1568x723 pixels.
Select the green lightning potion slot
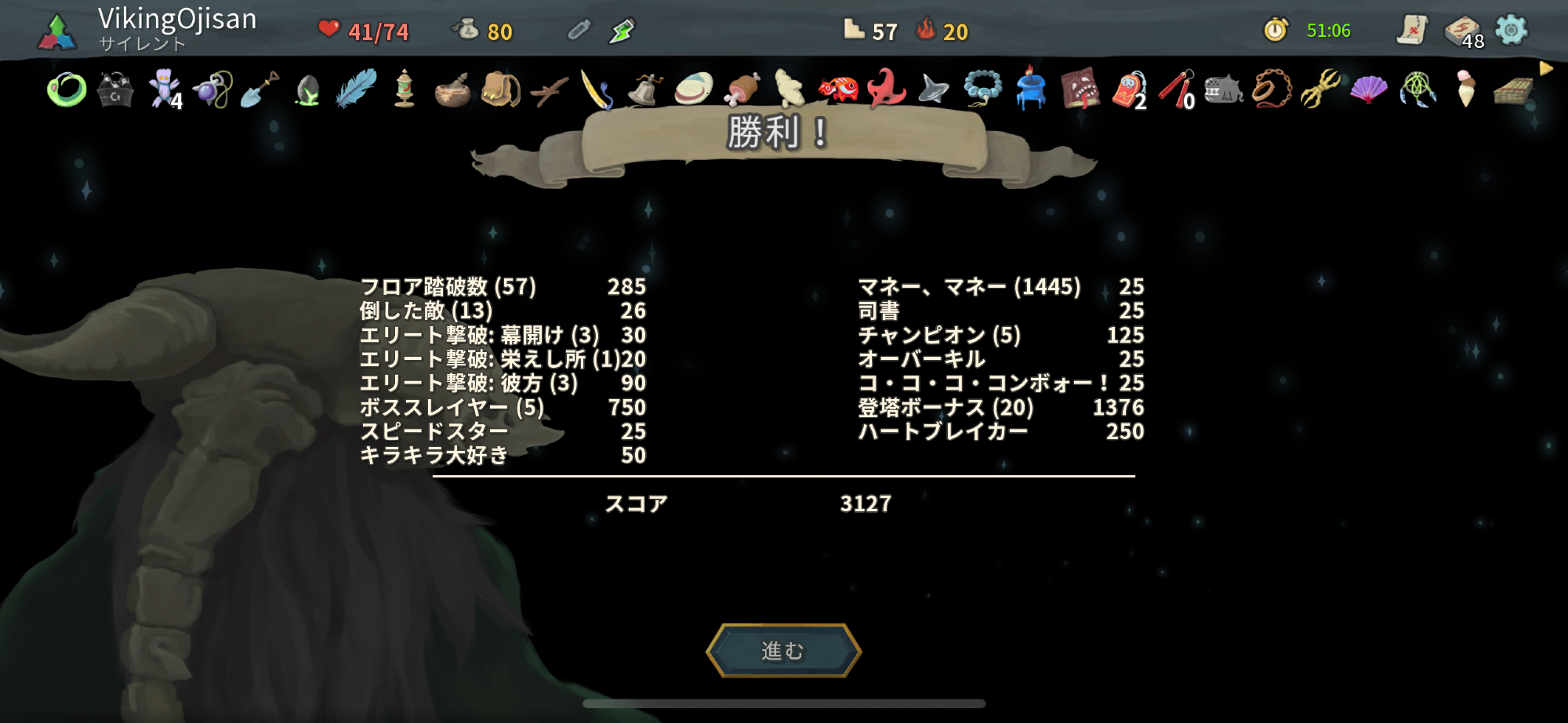622,31
